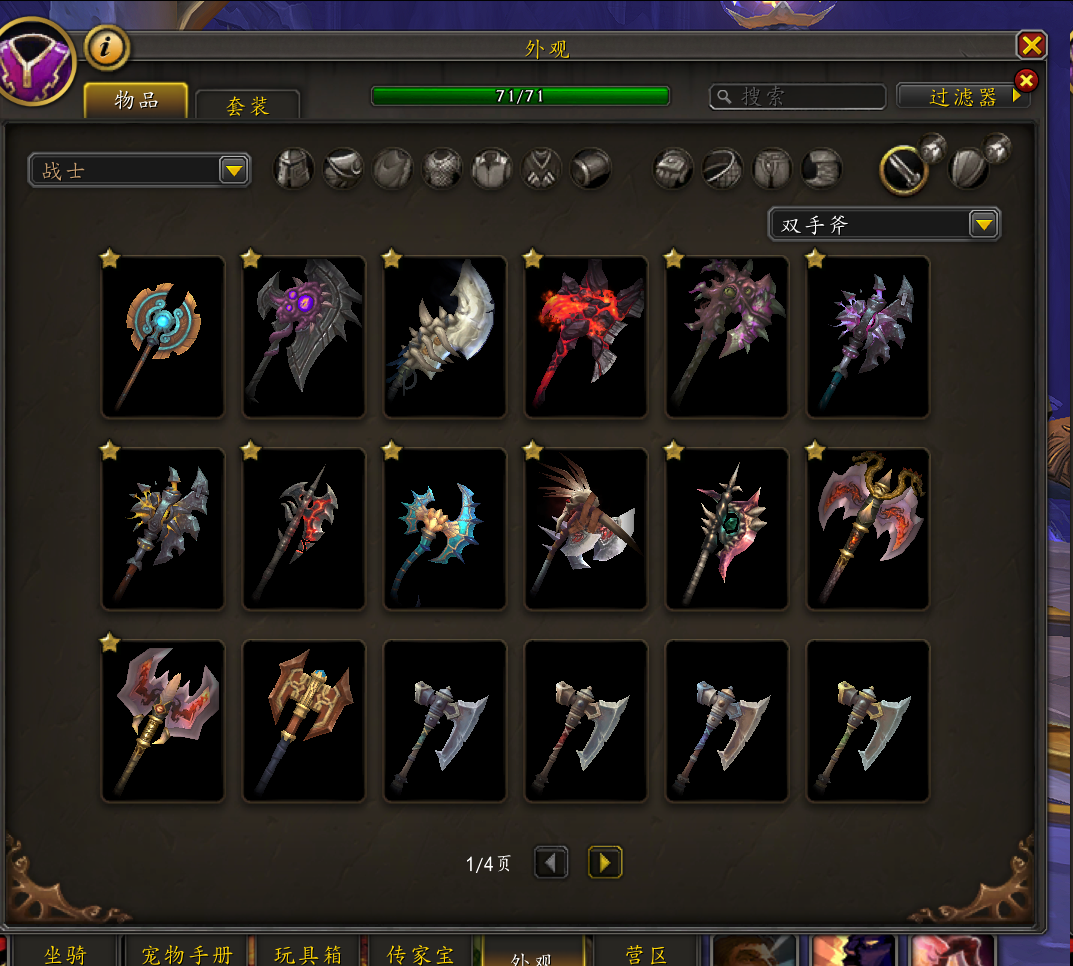Select the blue orb round axe appearance
This screenshot has height=966, width=1073.
point(163,336)
